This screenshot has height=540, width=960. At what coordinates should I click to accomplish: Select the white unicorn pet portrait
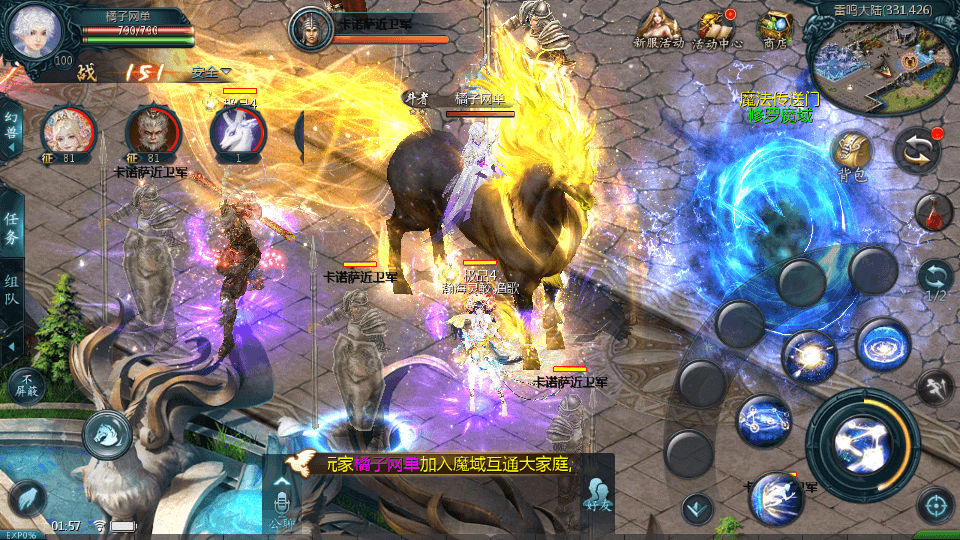click(x=238, y=132)
